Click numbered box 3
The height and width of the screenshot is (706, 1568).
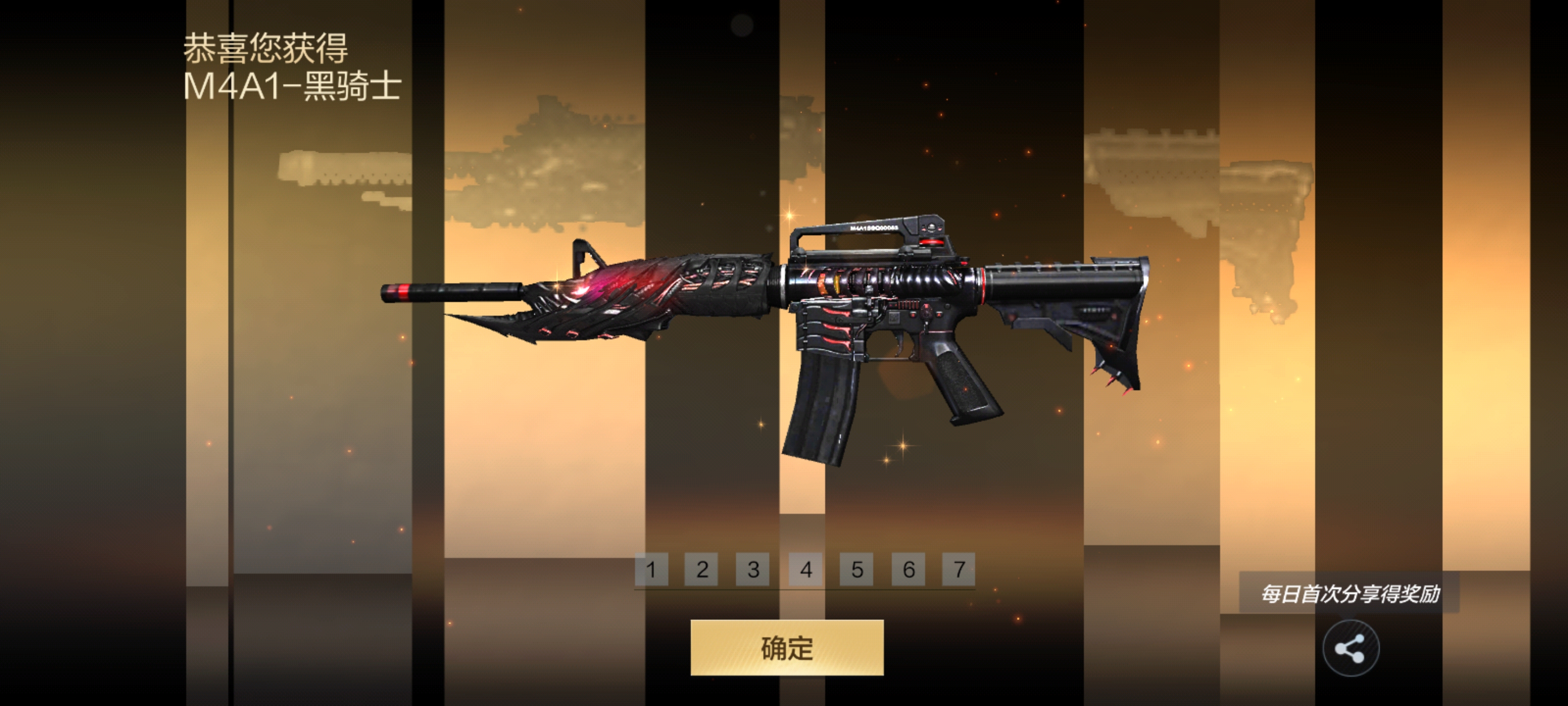753,570
